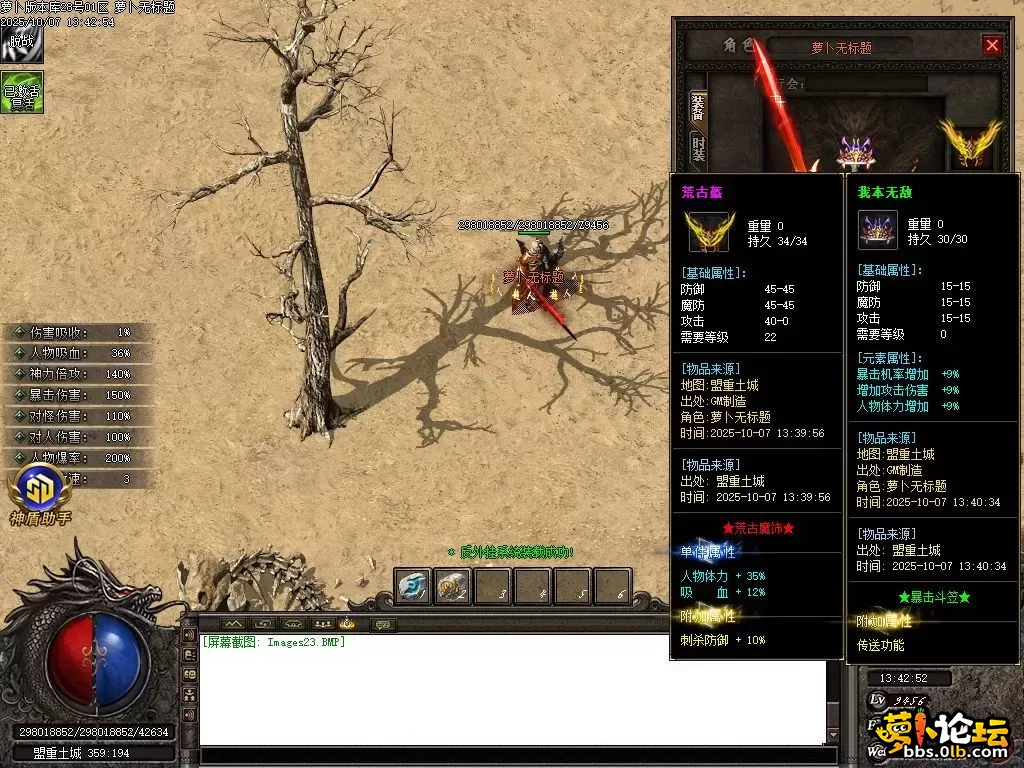Toggle the top speaker button beside chat
Viewport: 1024px width, 768px height.
pyautogui.click(x=188, y=635)
